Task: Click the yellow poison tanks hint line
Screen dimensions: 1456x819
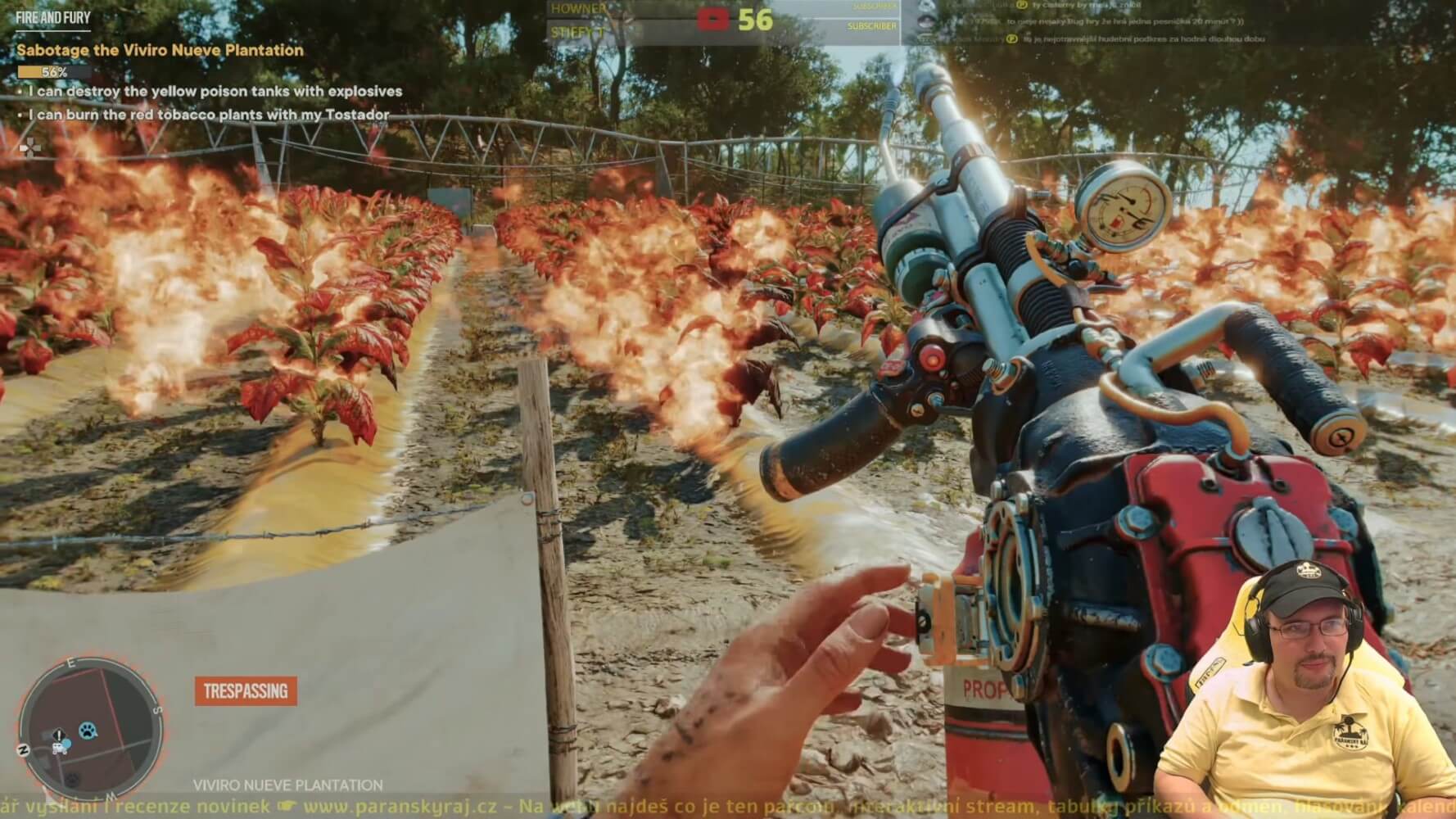Action: [x=215, y=91]
